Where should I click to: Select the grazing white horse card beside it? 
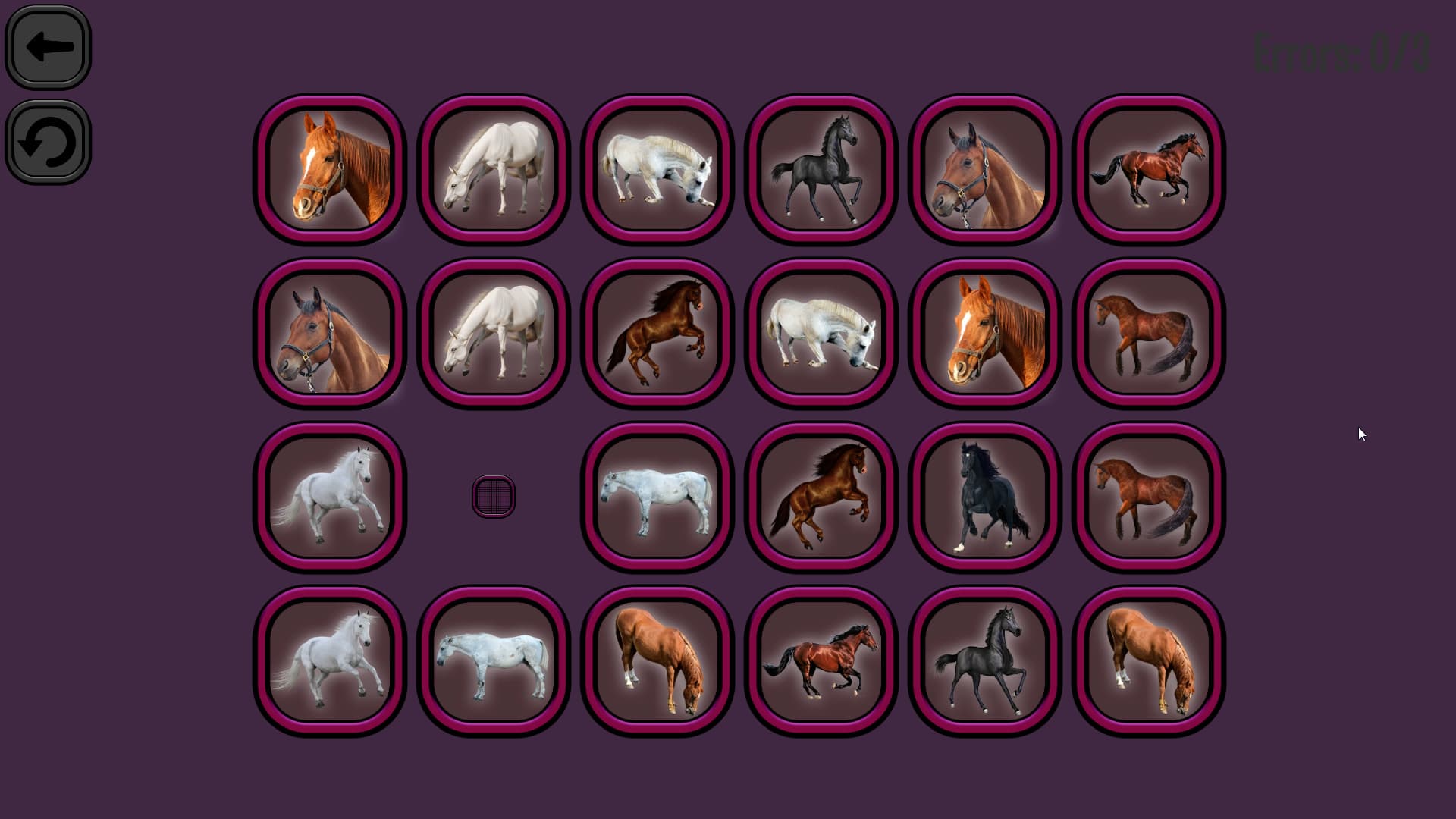pyautogui.click(x=493, y=168)
